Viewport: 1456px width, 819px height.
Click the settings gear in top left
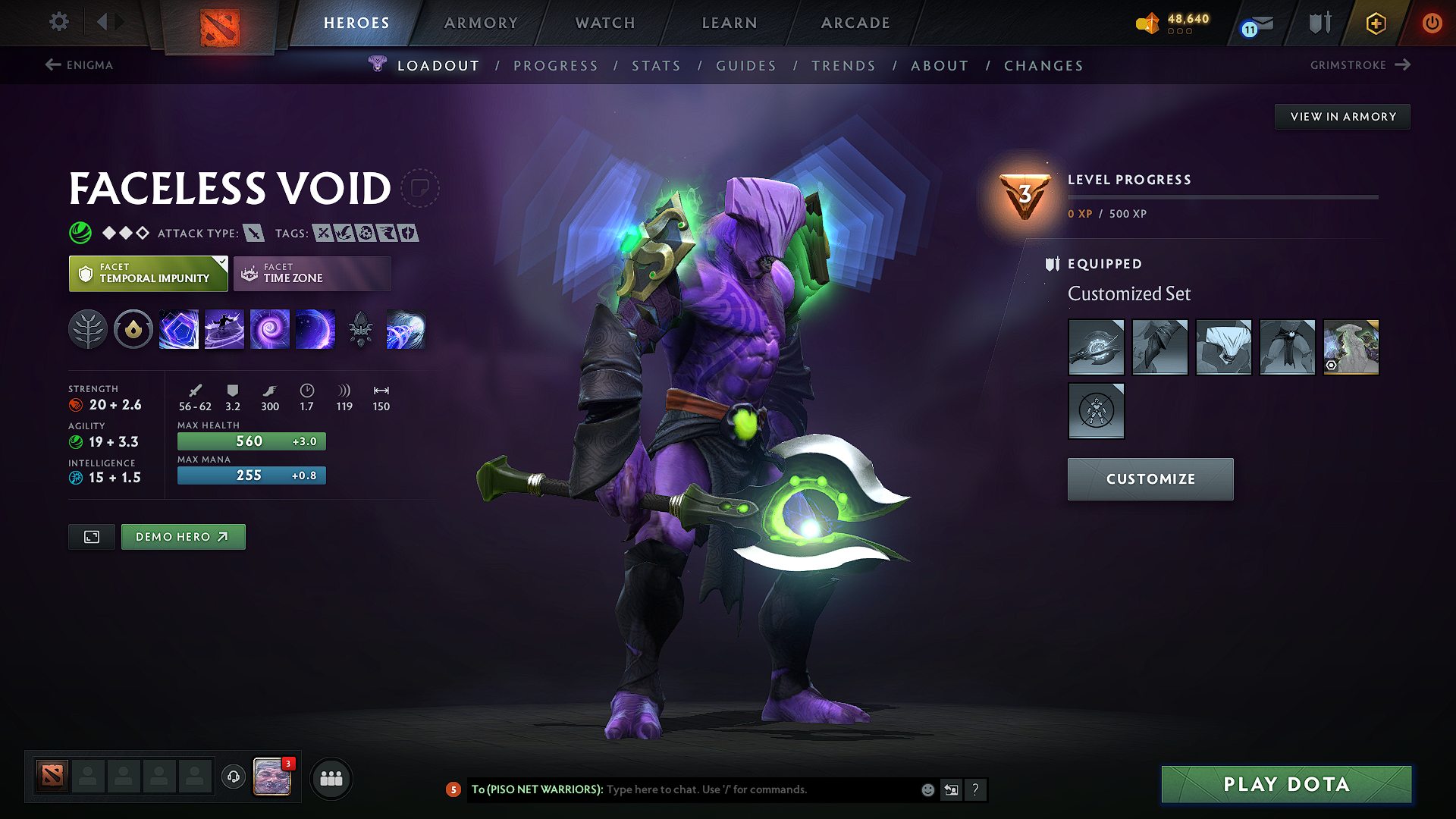pyautogui.click(x=58, y=22)
